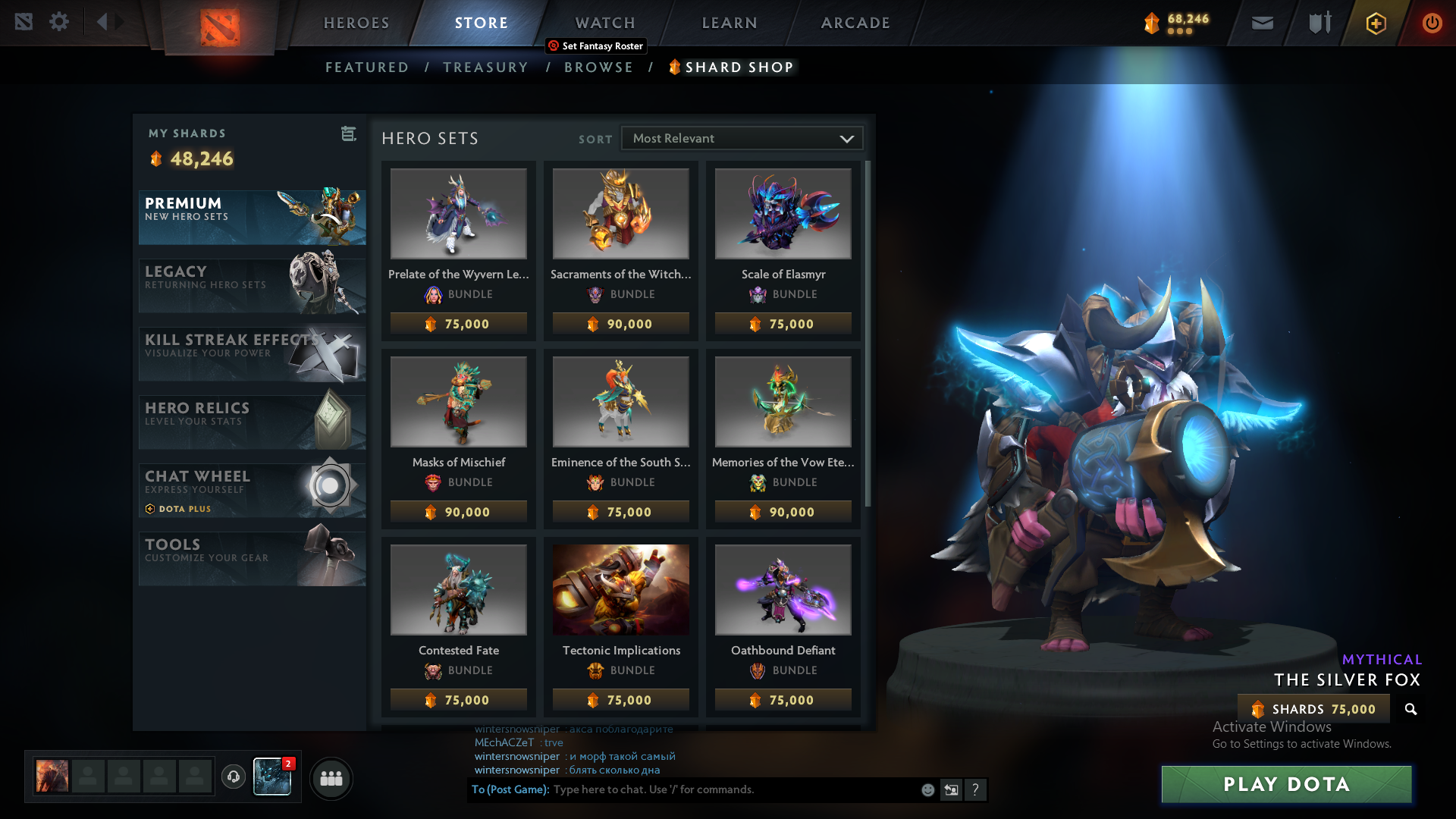Image resolution: width=1456 pixels, height=819 pixels.
Task: Open the Most Relevant sort dropdown
Action: [x=742, y=138]
